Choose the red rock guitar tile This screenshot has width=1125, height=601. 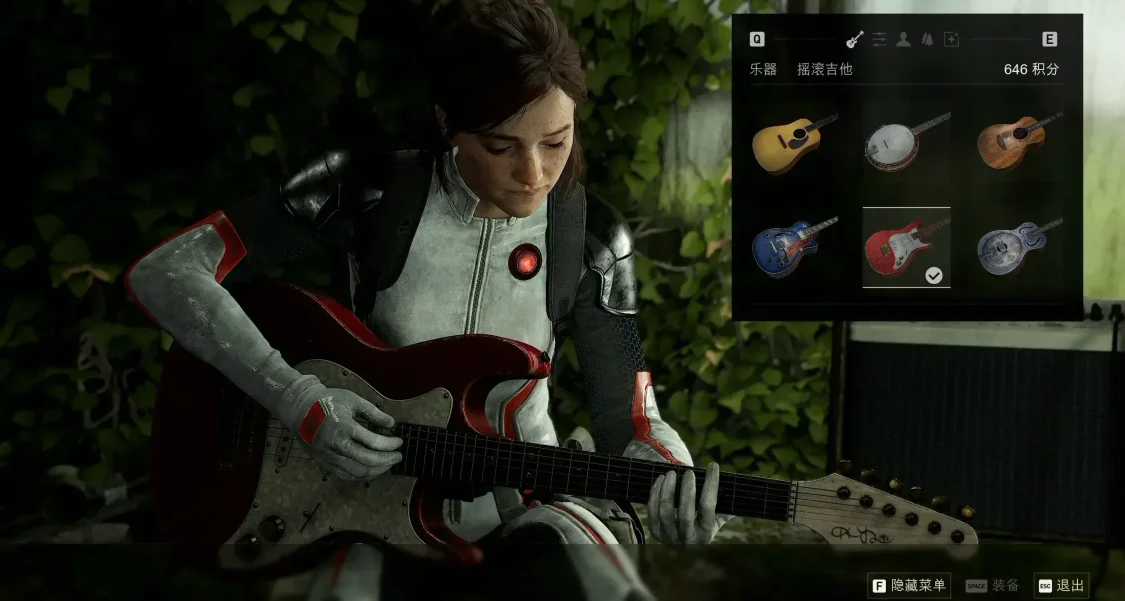point(906,246)
